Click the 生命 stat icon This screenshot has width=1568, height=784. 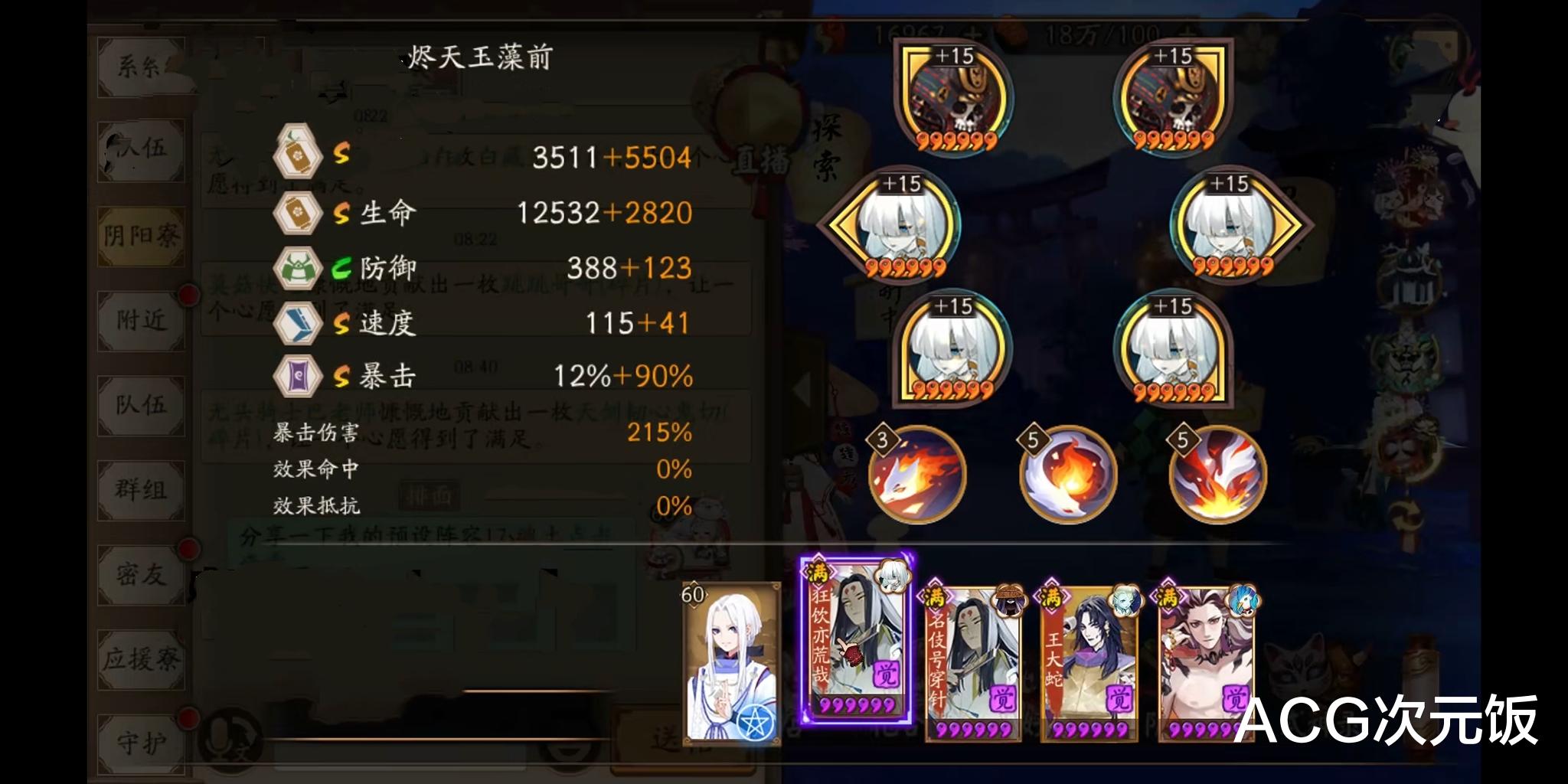coord(299,213)
